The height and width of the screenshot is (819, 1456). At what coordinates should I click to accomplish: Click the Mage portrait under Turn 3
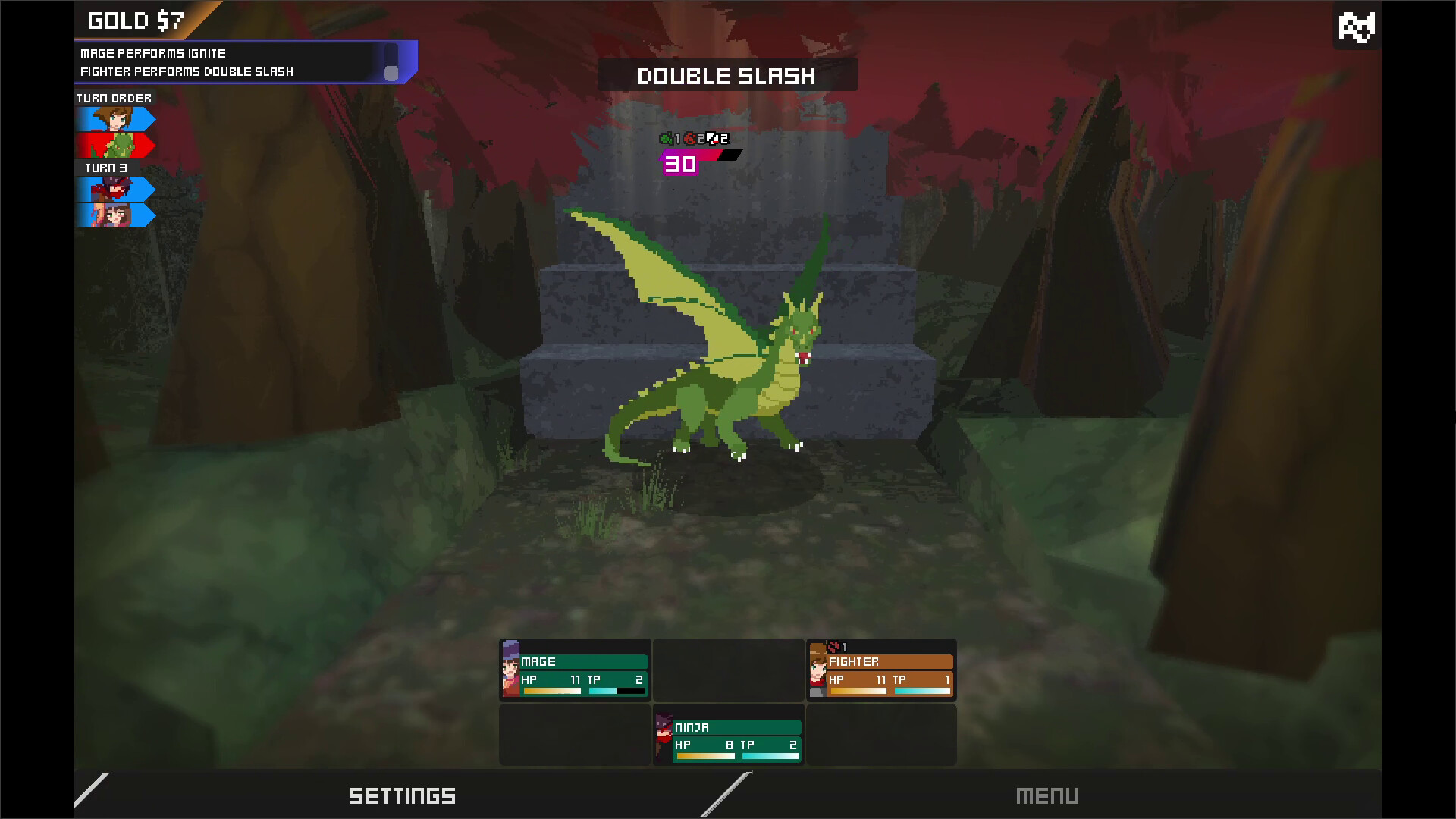point(114,216)
